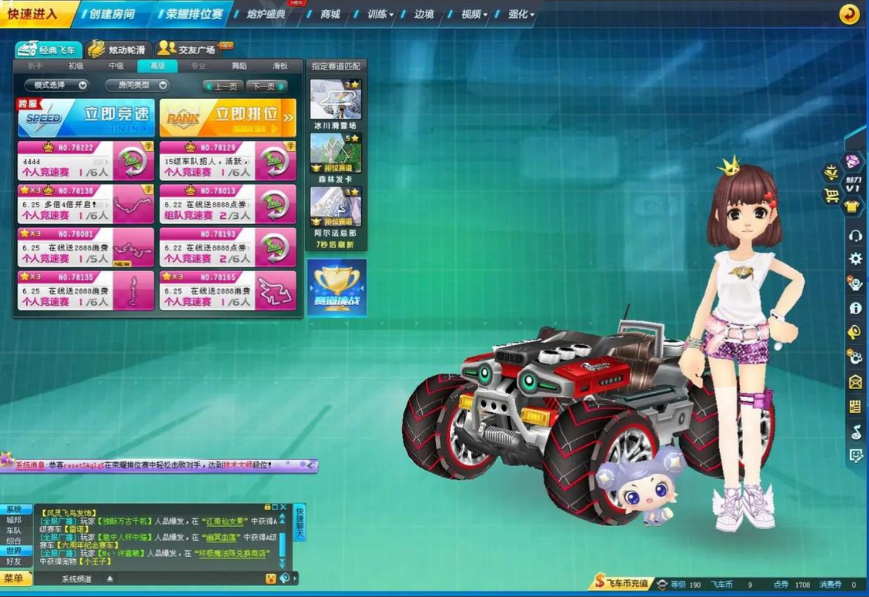Open the 房间类型 room type dropdown
The height and width of the screenshot is (597, 869).
coord(137,85)
